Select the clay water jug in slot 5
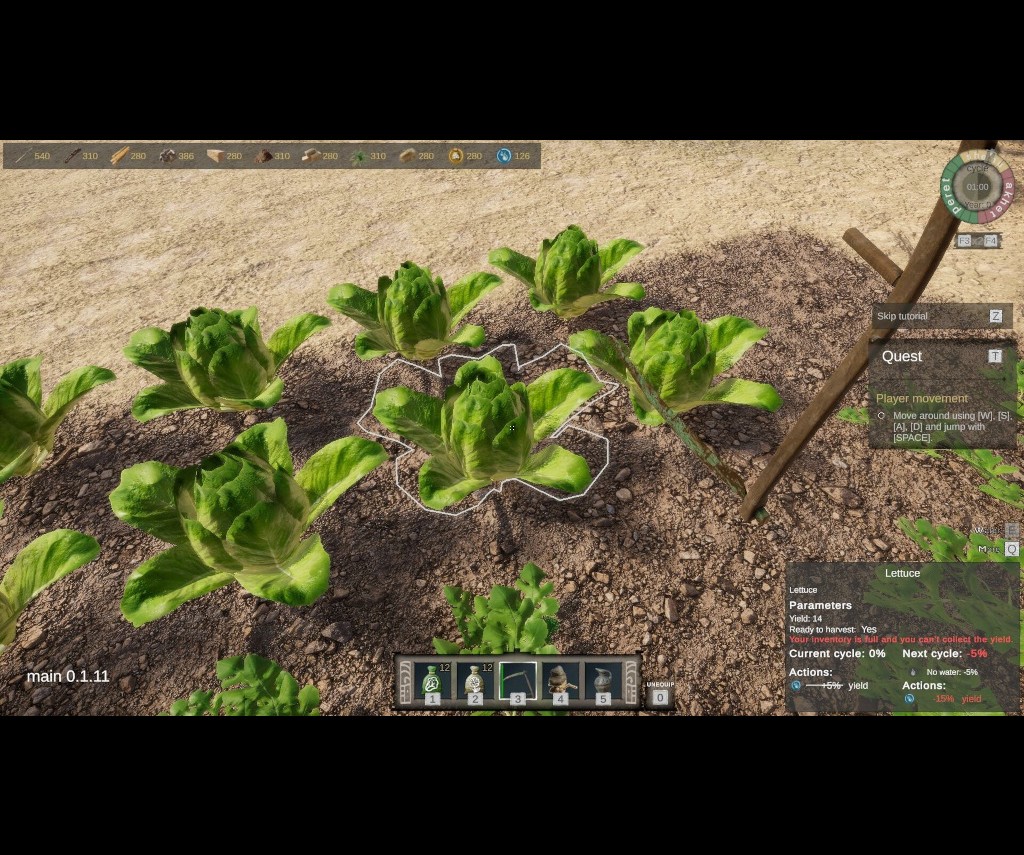The width and height of the screenshot is (1024, 855). click(x=603, y=682)
